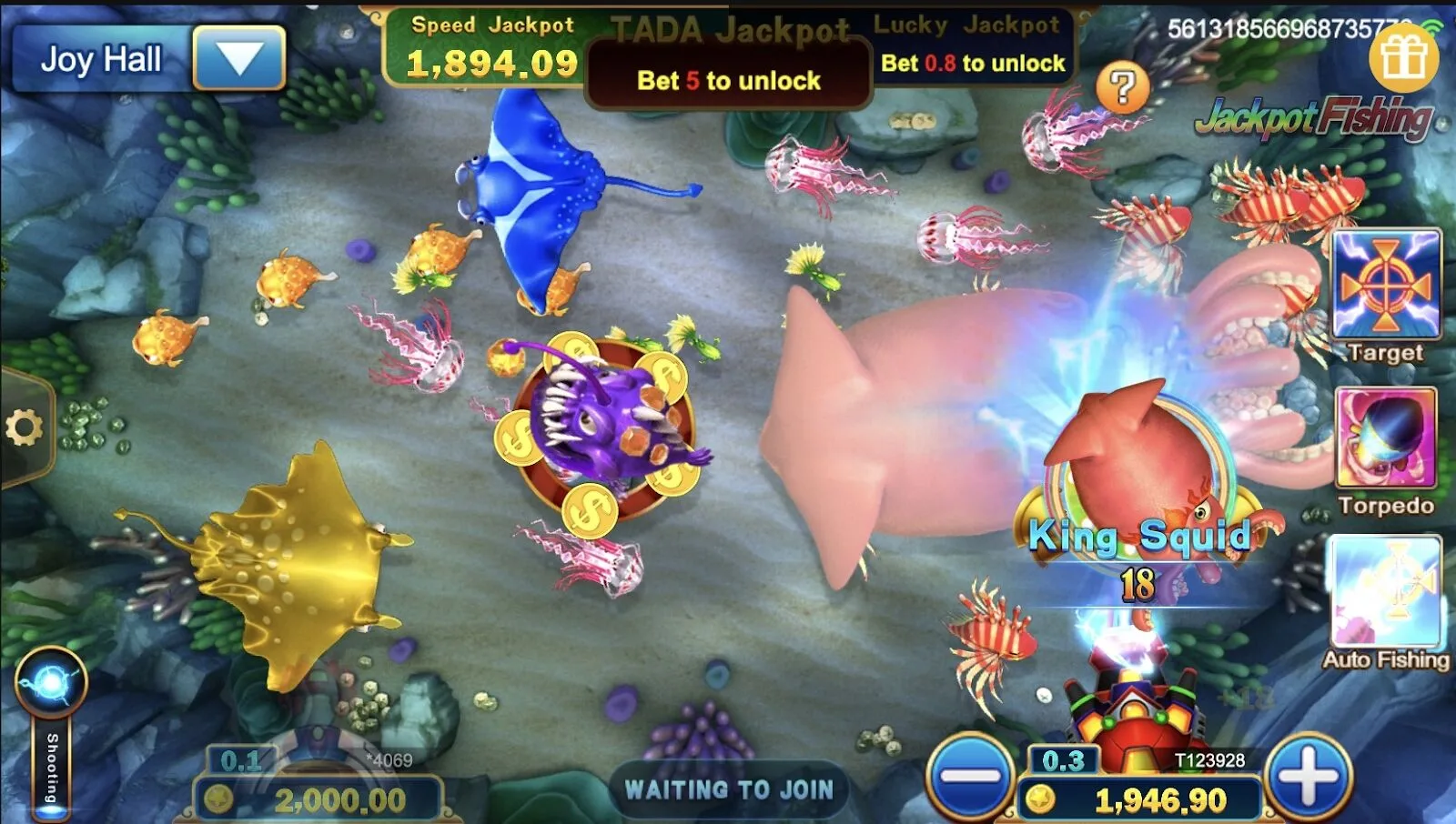Fire the Torpedo skill
The height and width of the screenshot is (824, 1456).
pos(1386,438)
